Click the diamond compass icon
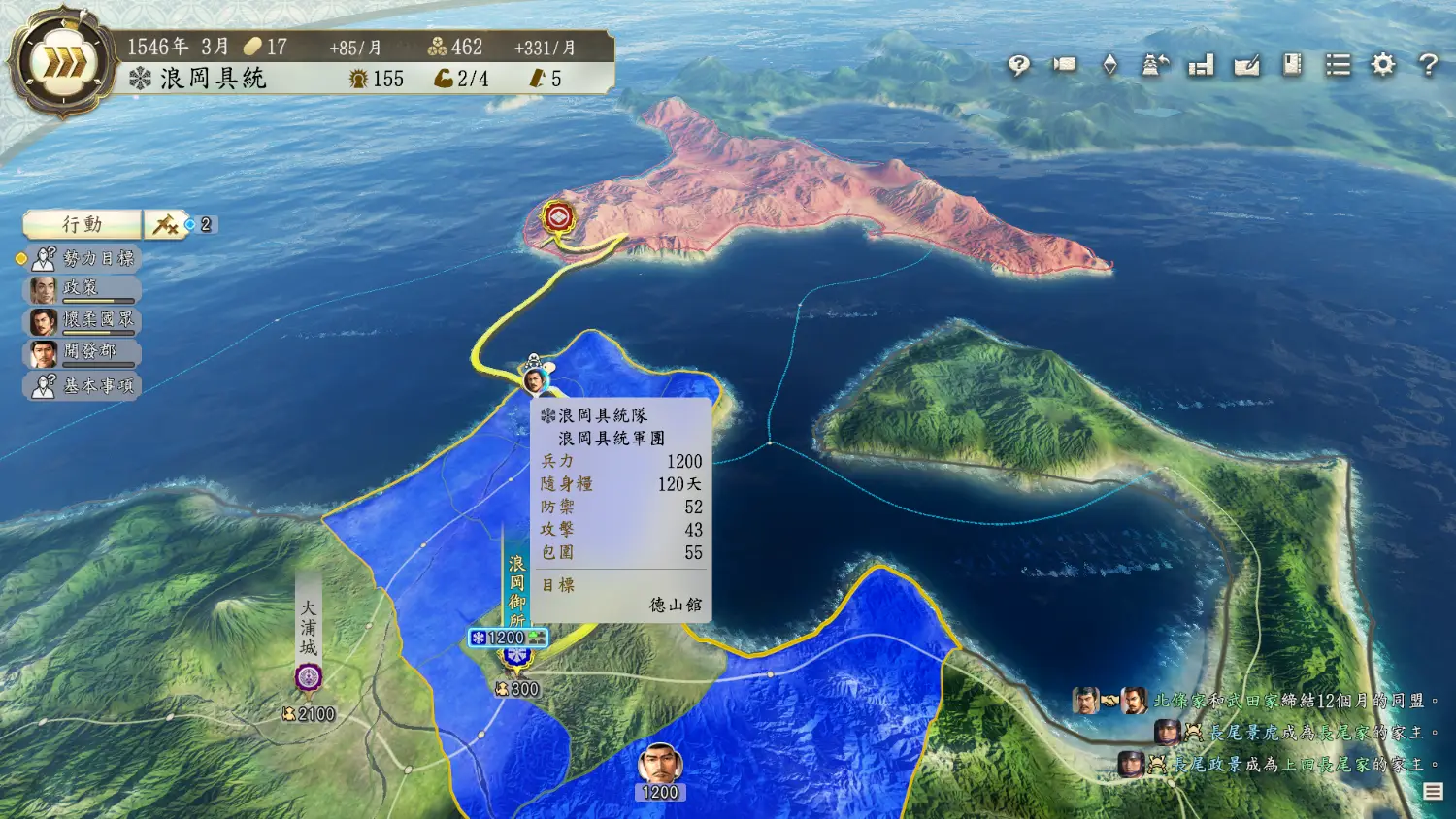Screen dimensions: 1456x819 [1110, 65]
